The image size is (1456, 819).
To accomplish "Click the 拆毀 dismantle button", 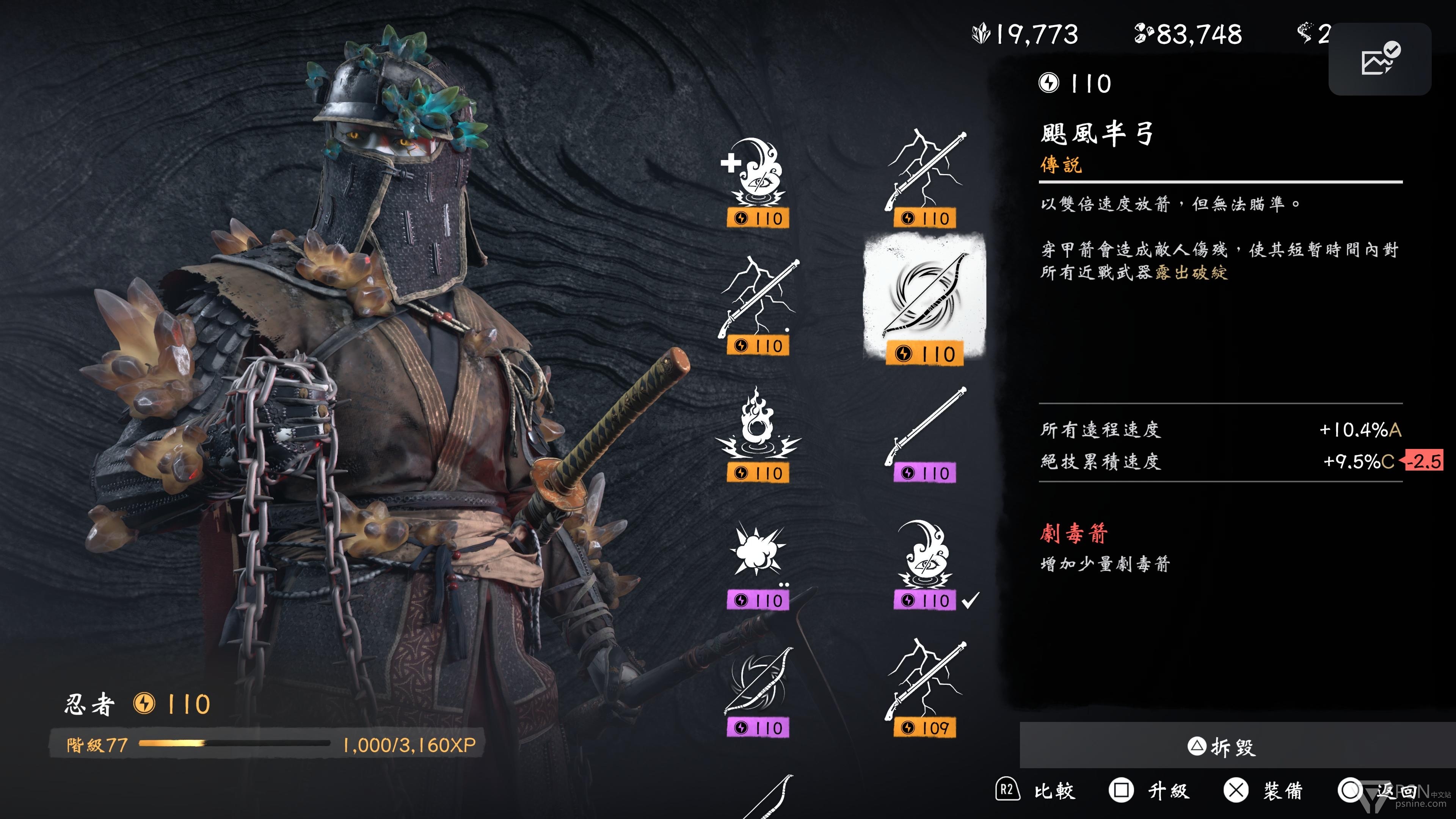I will coord(1222,747).
